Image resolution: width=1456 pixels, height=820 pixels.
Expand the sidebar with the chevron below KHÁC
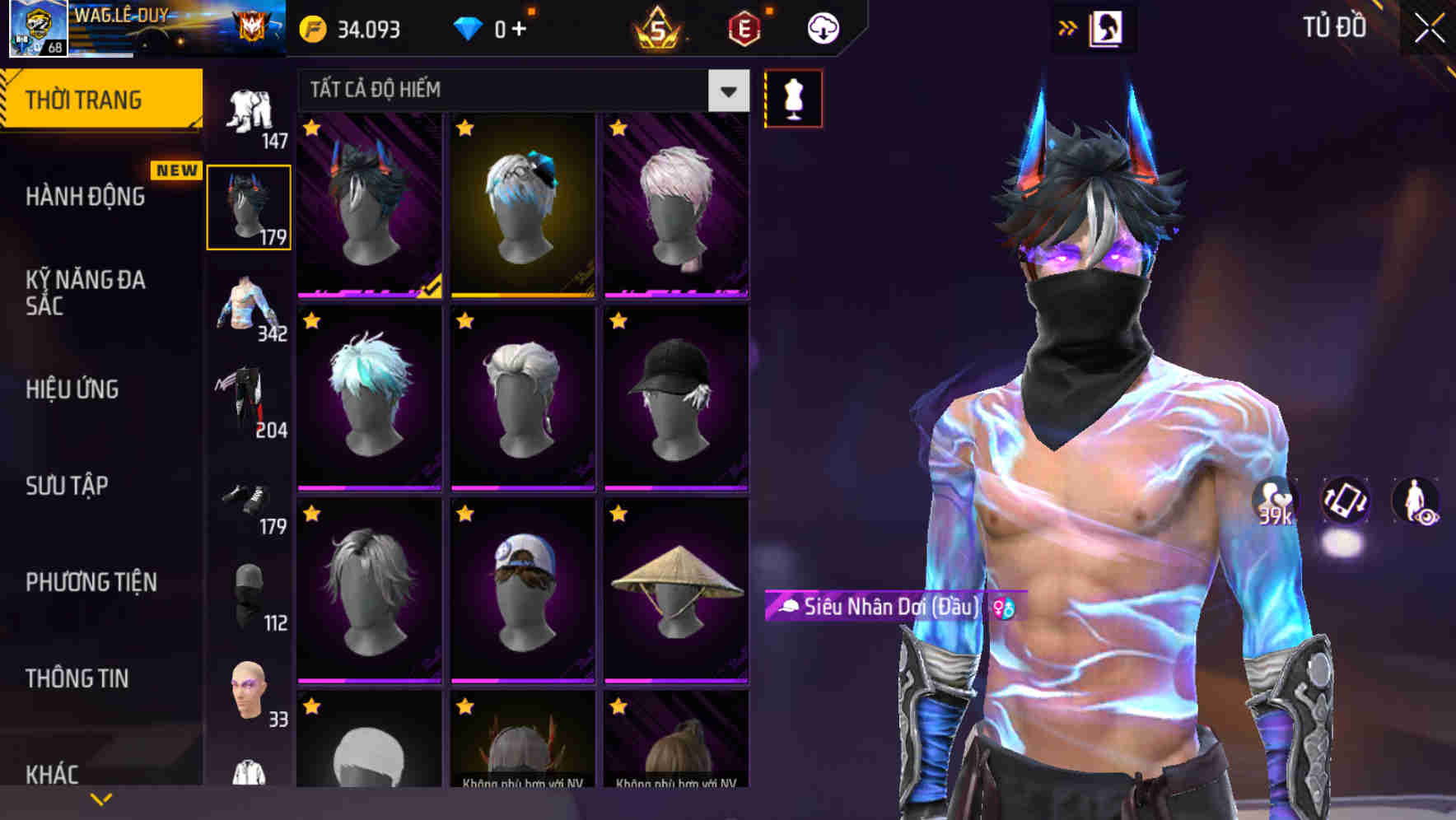pos(101,797)
